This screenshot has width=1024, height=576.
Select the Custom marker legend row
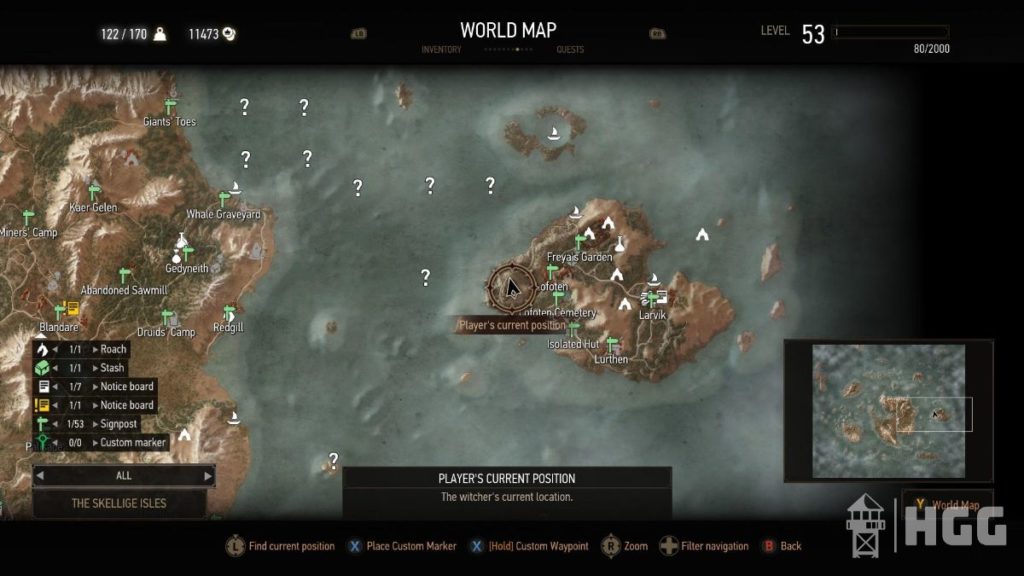(x=100, y=442)
